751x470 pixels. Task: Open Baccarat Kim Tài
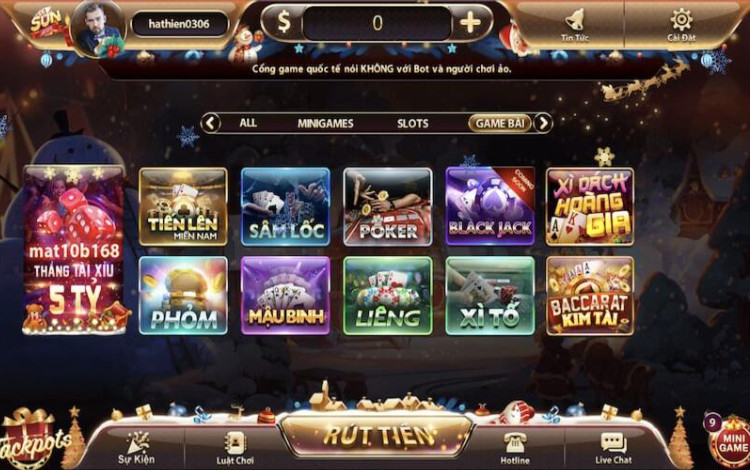tap(590, 296)
